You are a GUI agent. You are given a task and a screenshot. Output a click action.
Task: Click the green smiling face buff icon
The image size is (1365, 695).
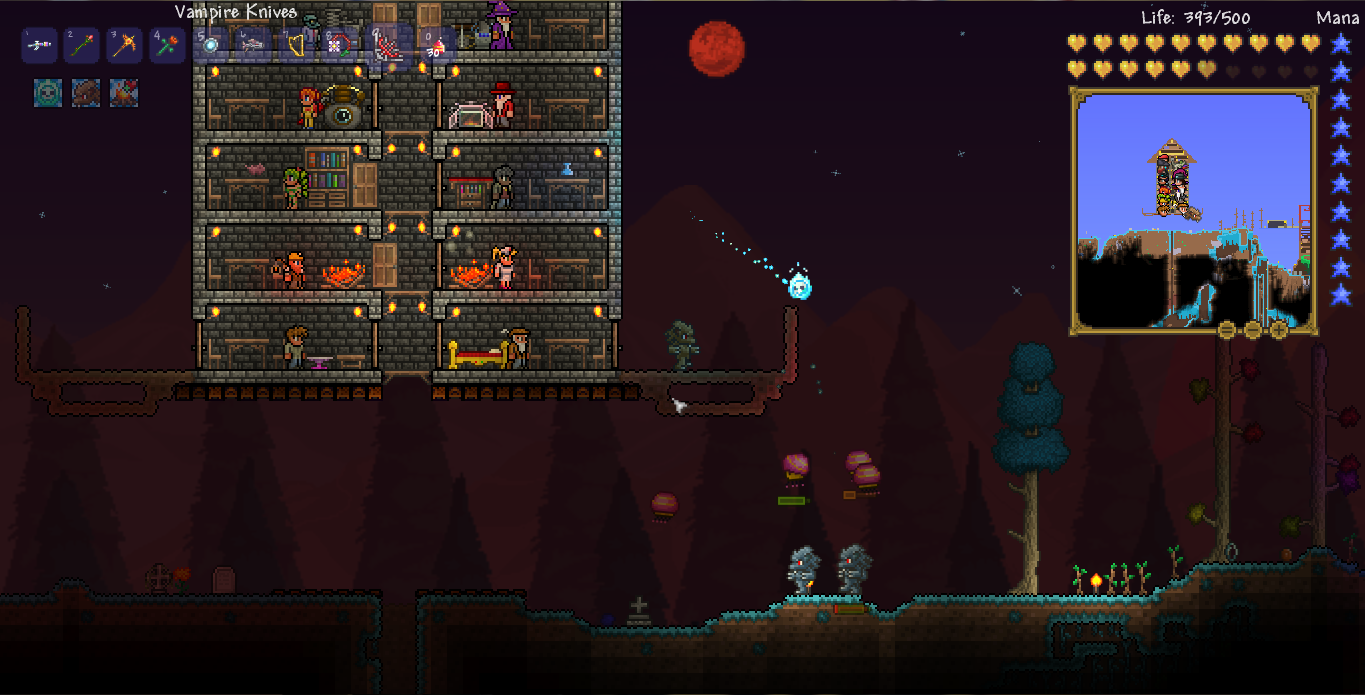pos(48,93)
